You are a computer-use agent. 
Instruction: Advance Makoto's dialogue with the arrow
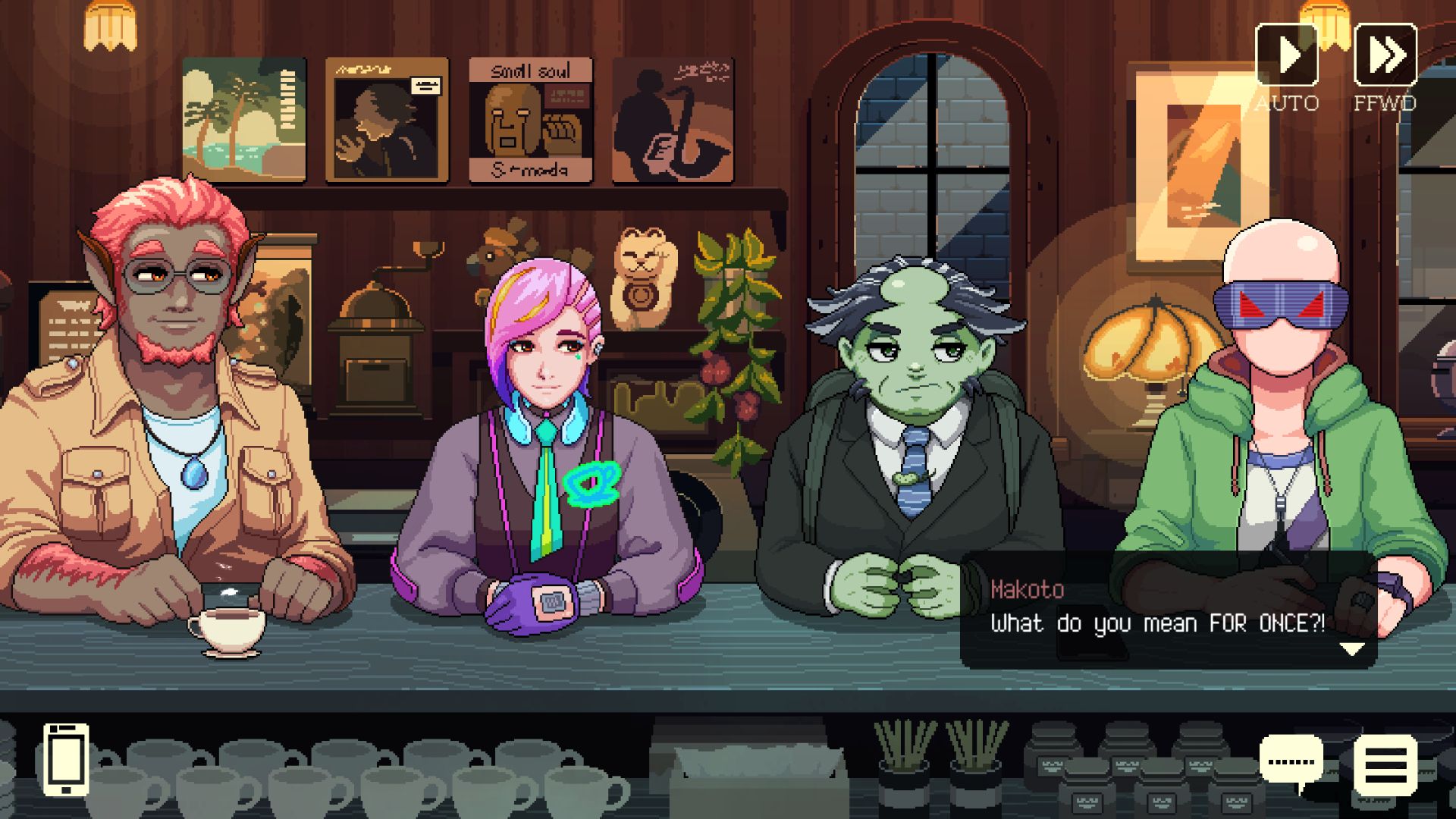[1352, 649]
